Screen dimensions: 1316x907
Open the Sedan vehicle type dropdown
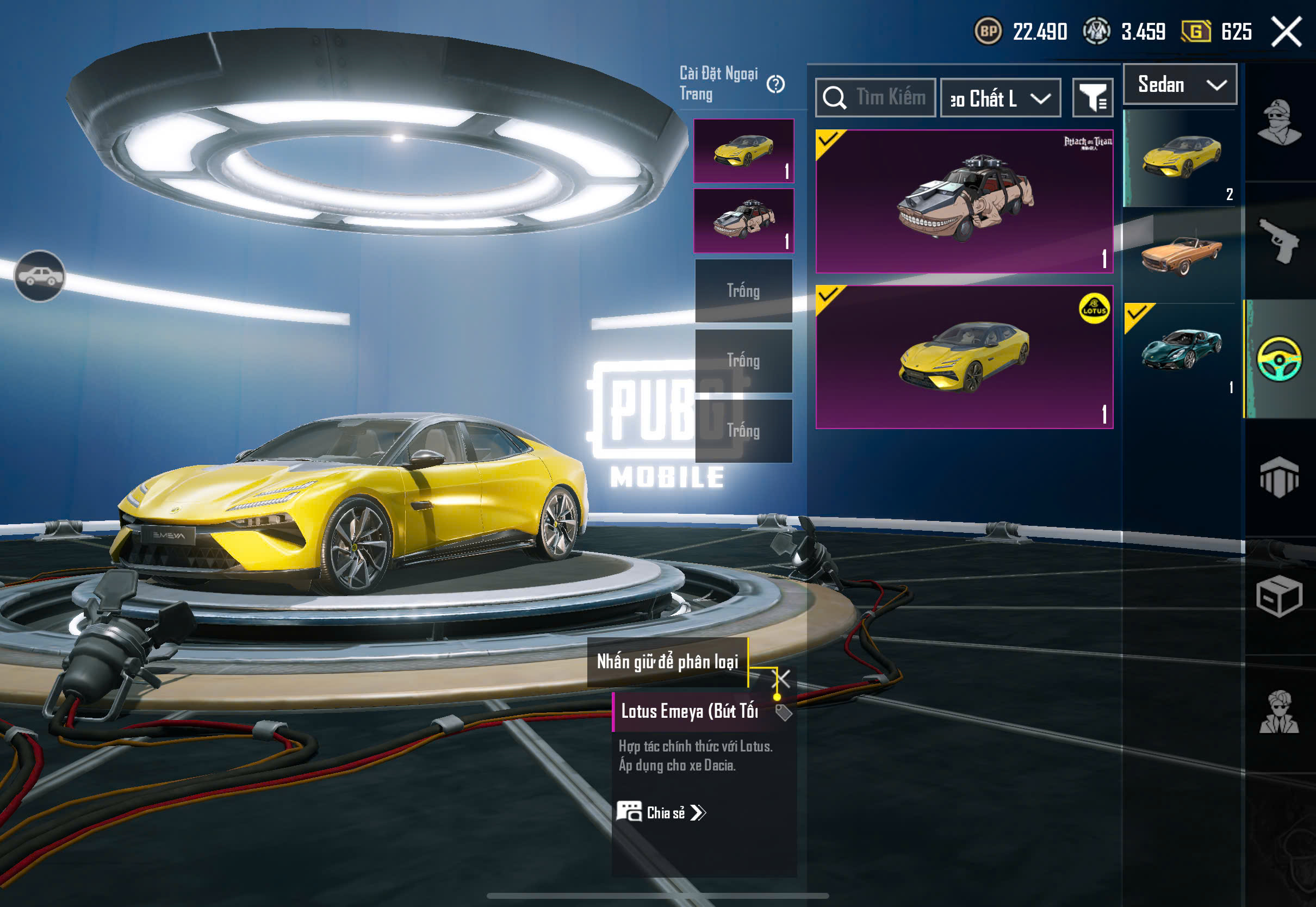click(x=1180, y=85)
